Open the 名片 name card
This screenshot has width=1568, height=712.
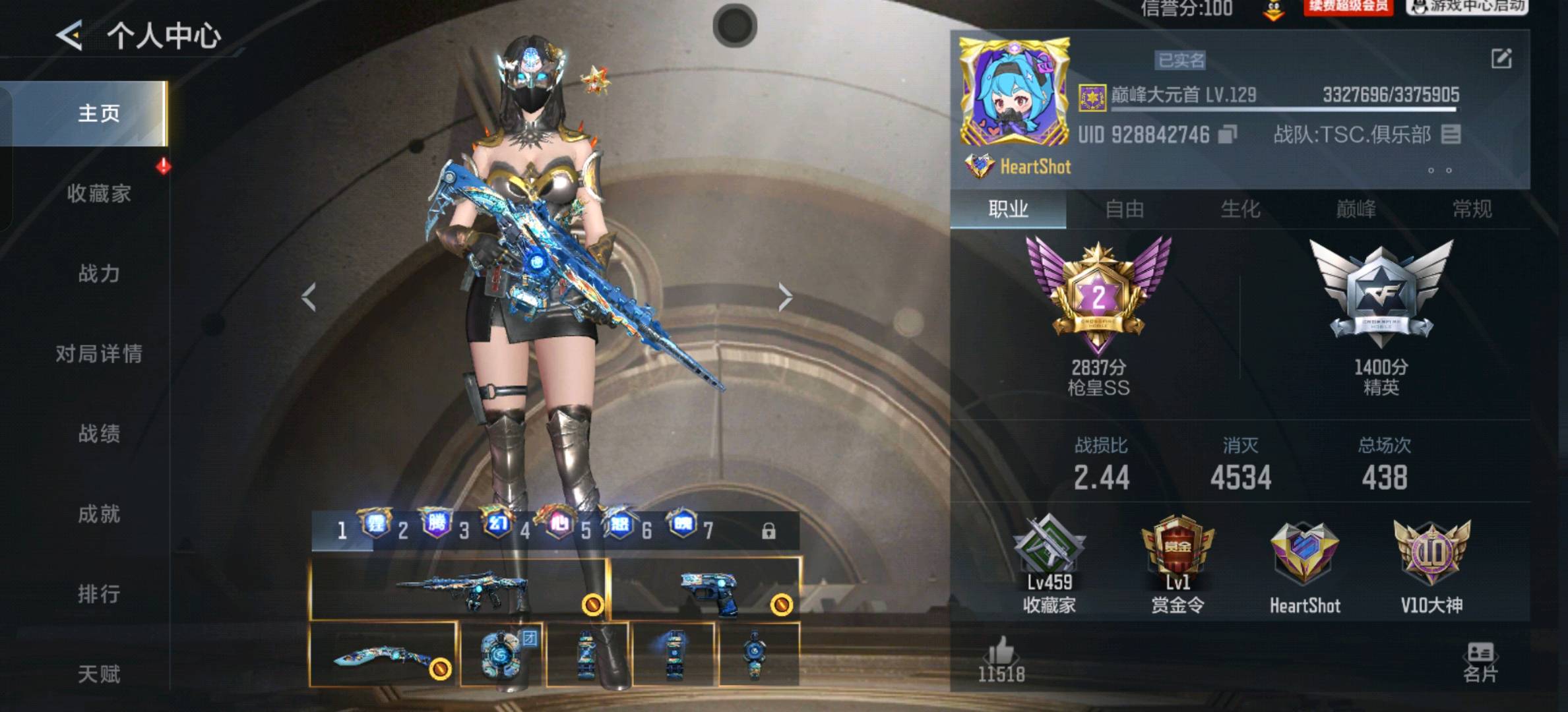1480,663
